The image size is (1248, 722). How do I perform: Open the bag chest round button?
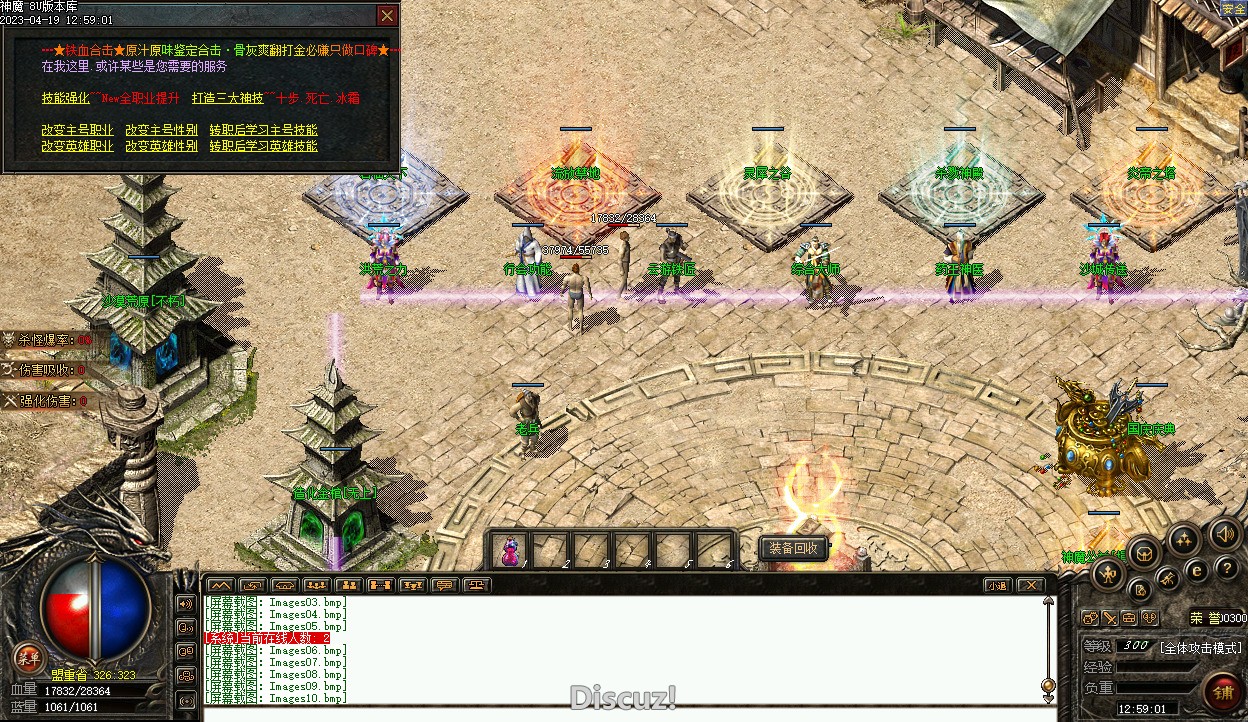pos(1144,552)
